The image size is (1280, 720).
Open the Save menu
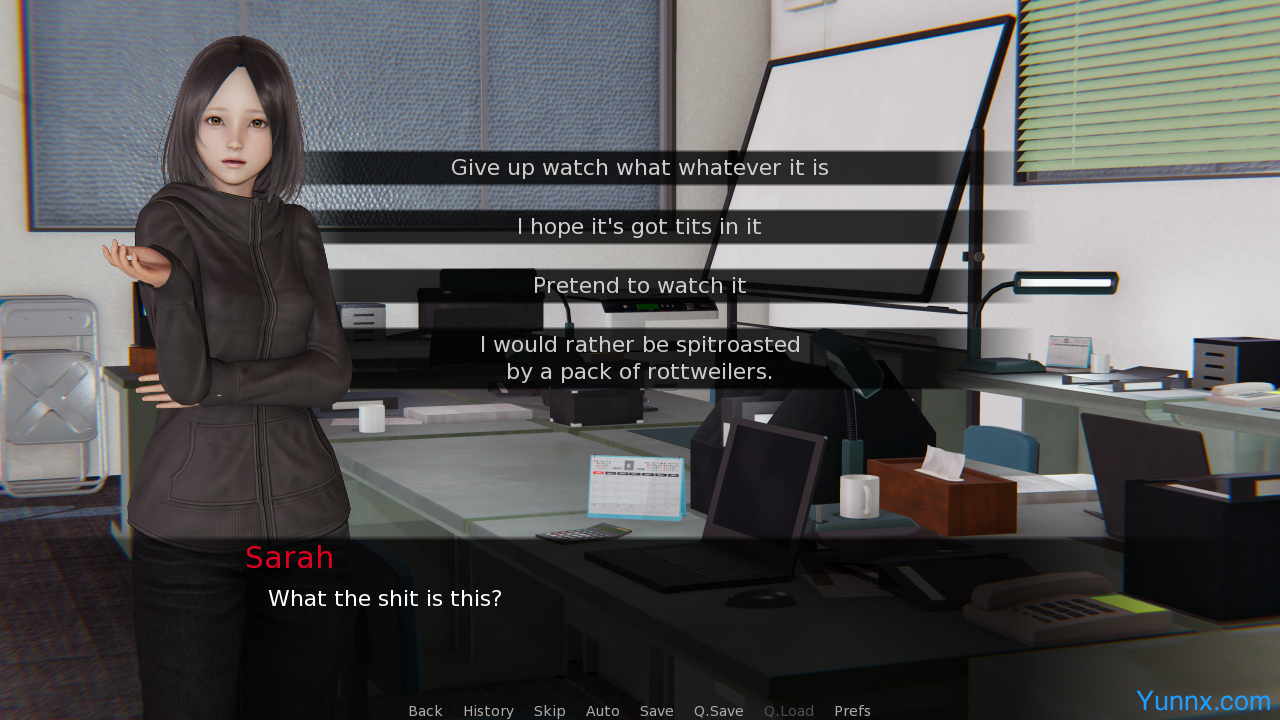point(656,711)
